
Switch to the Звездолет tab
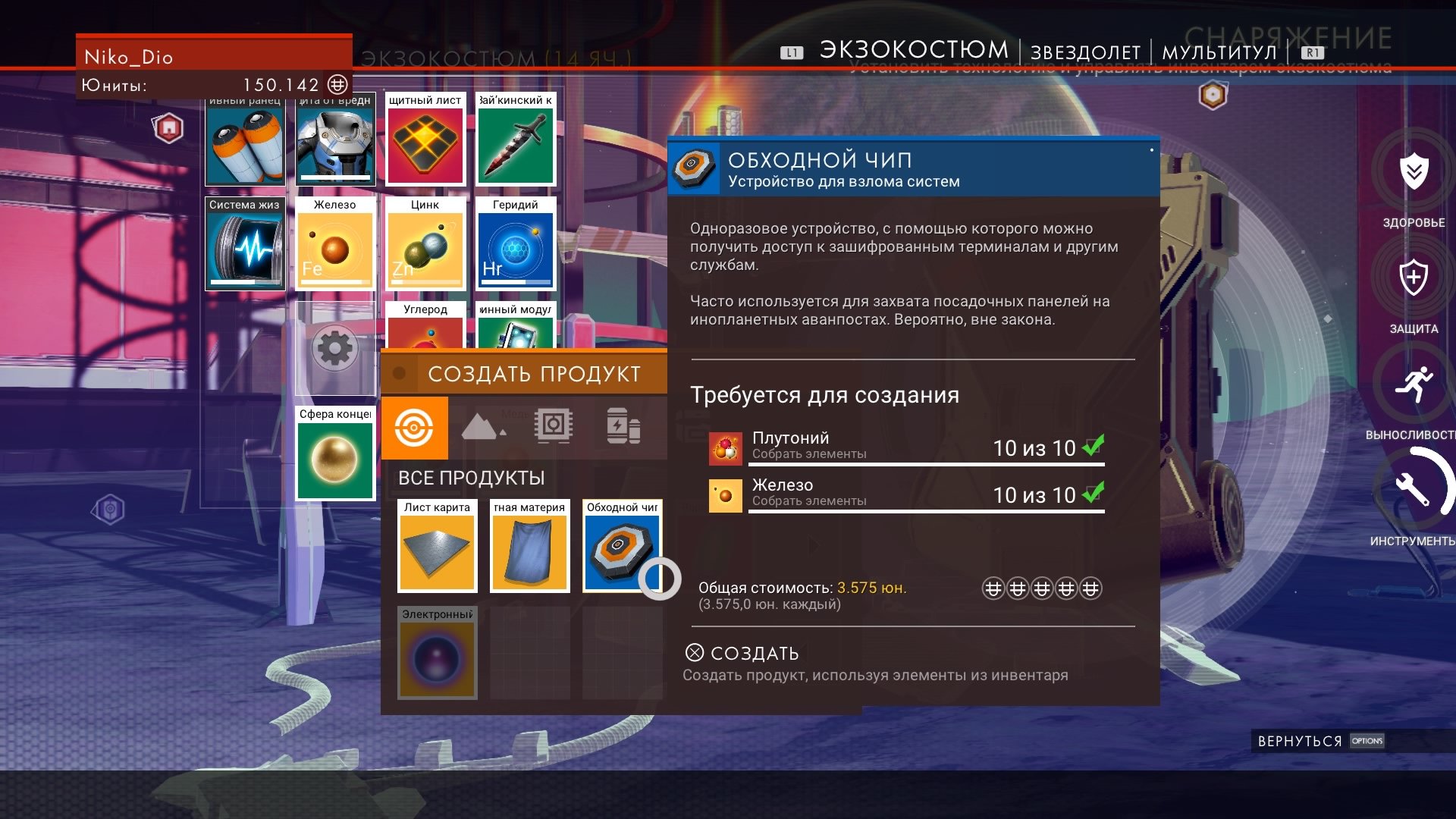pos(1085,52)
